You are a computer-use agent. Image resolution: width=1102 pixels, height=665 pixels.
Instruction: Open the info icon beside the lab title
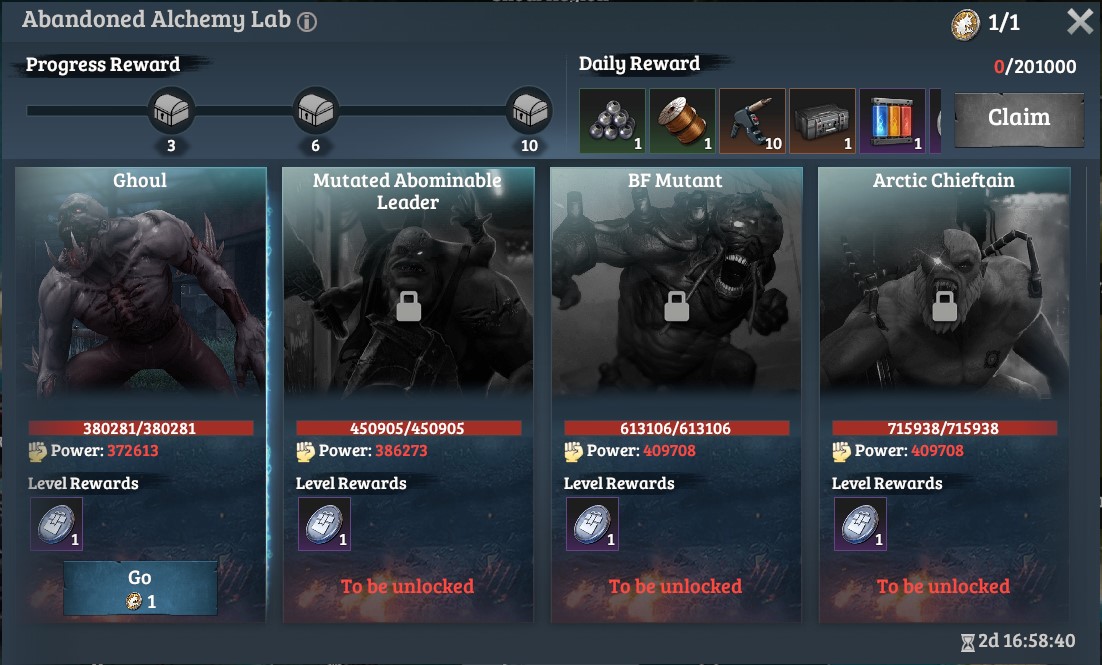pos(307,22)
